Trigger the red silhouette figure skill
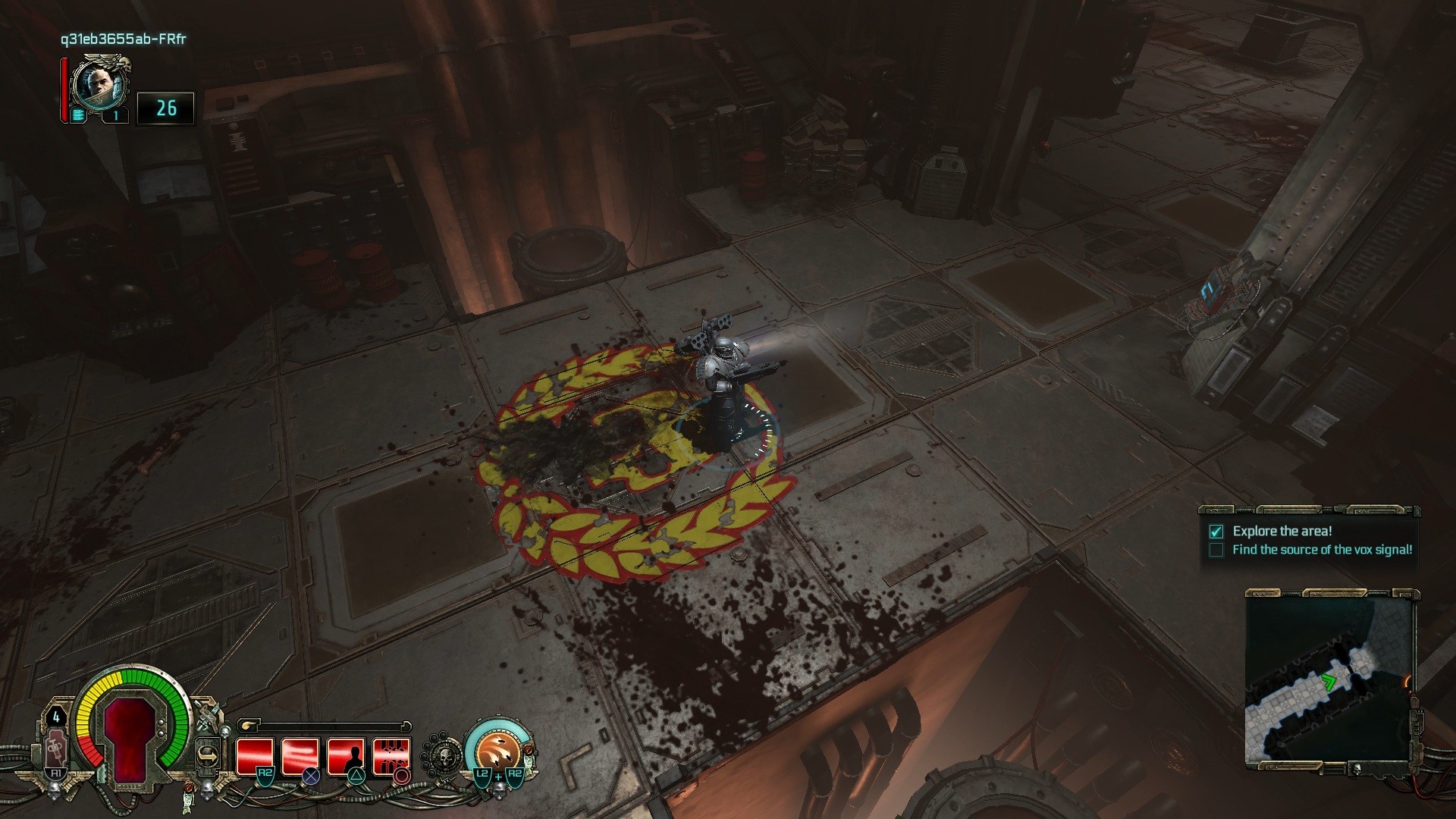This screenshot has width=1456, height=819. click(x=347, y=755)
